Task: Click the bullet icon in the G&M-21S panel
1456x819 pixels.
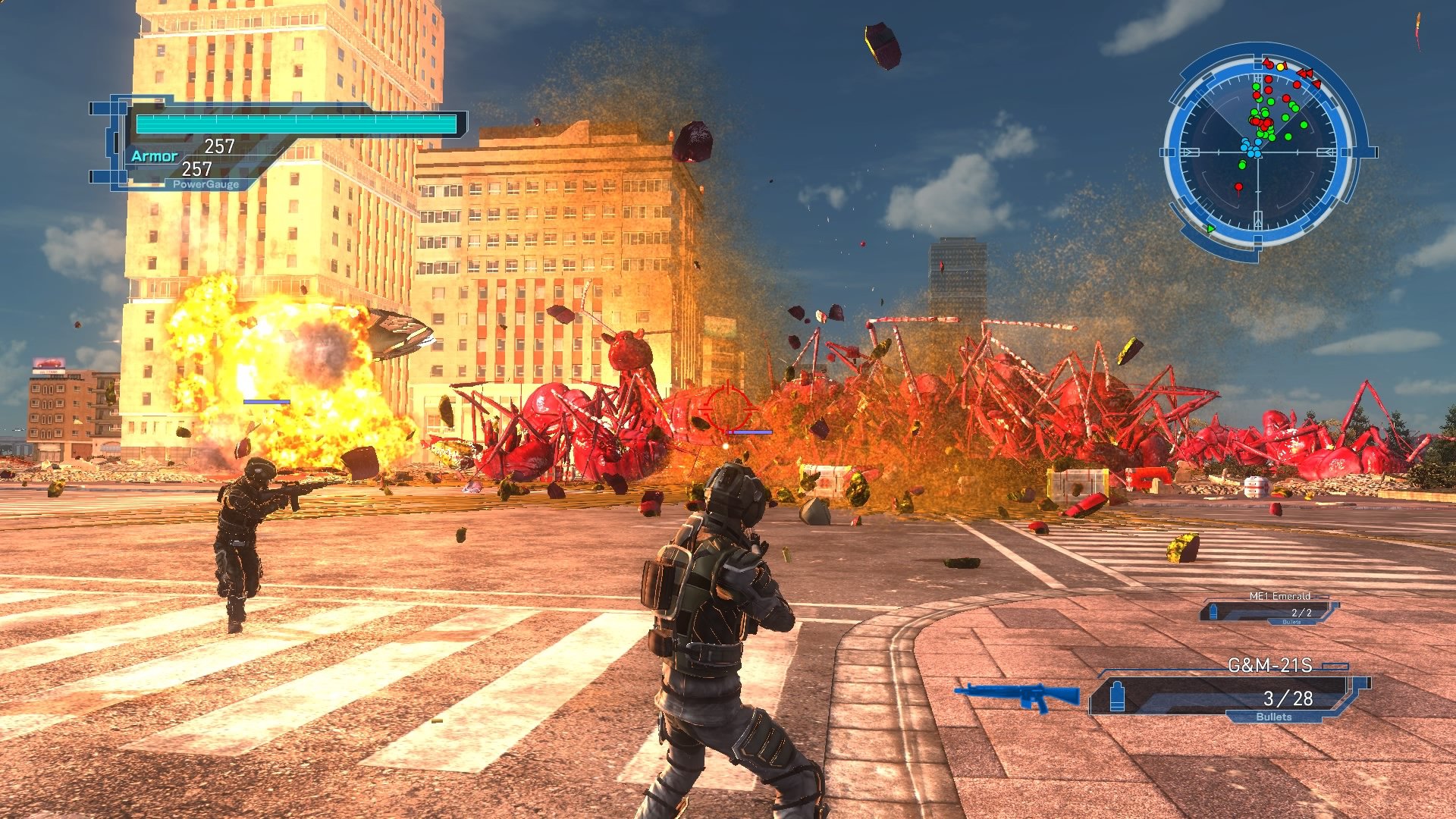Action: point(1117,698)
